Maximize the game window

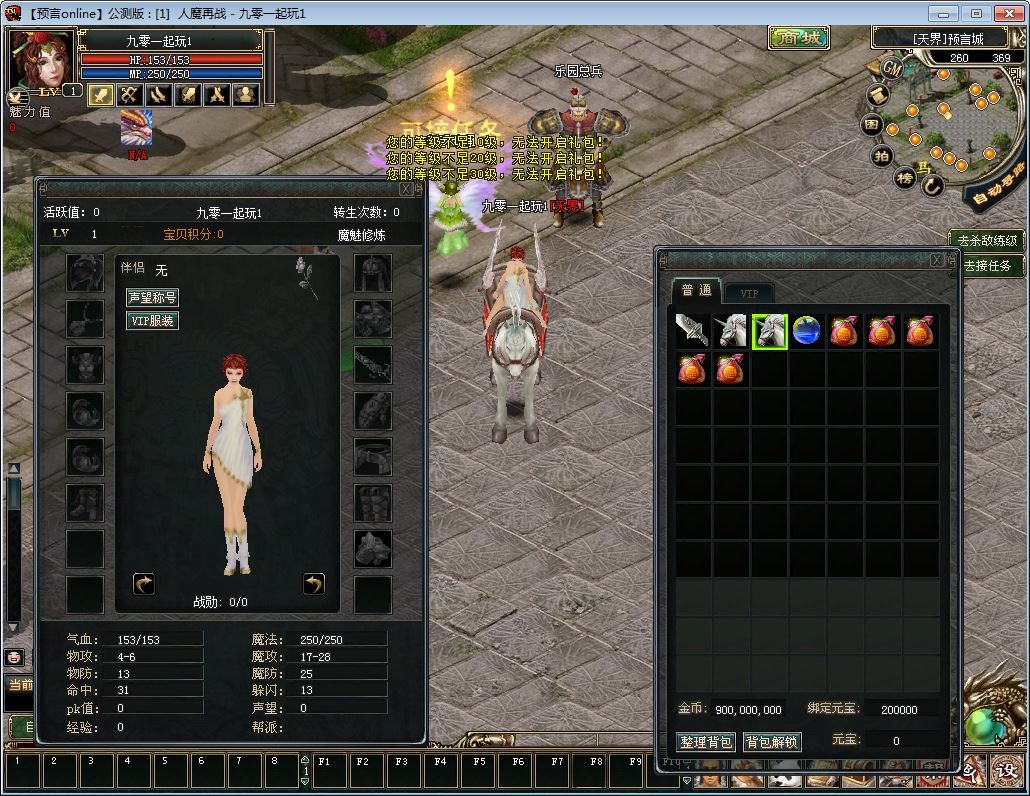point(976,13)
